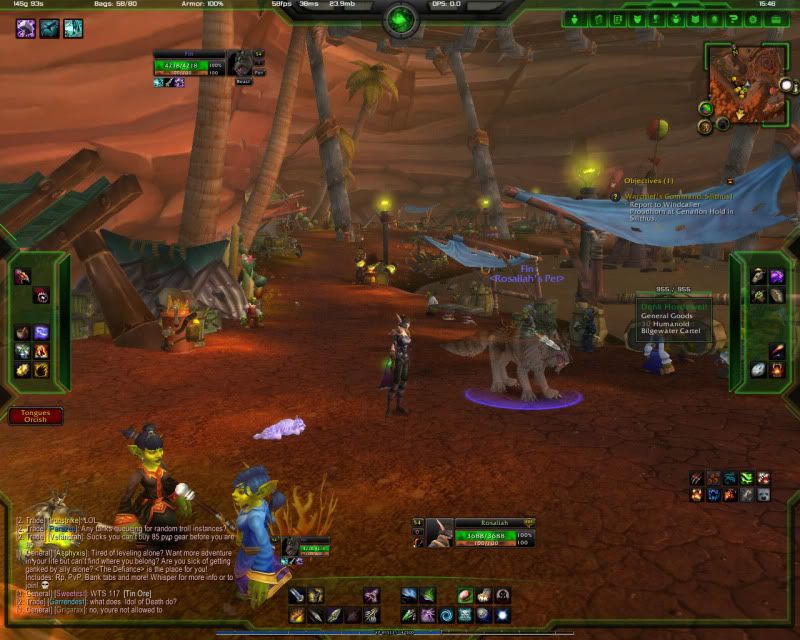The height and width of the screenshot is (640, 800).
Task: Use the purple lightning ability icon
Action: (43, 333)
